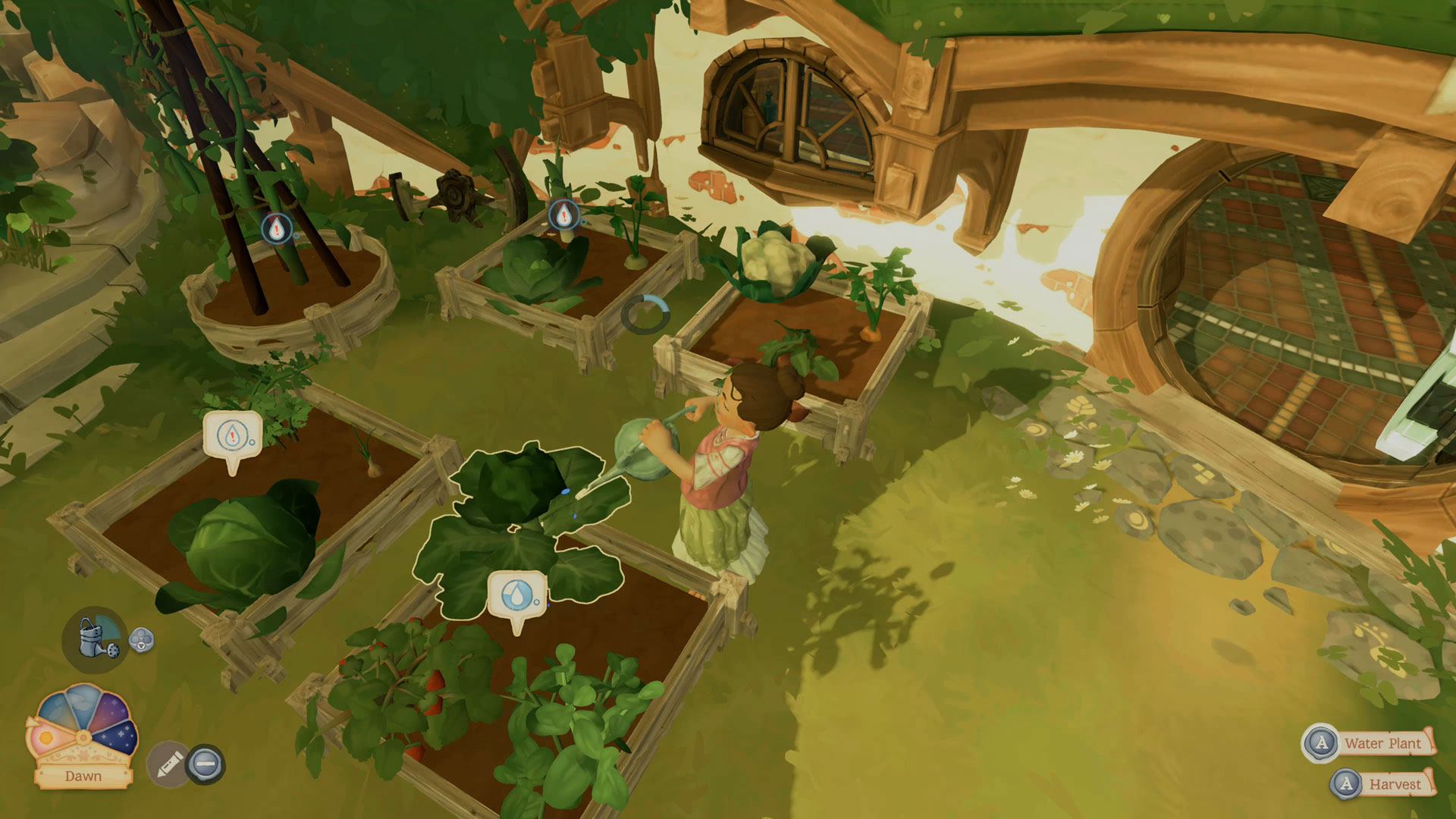
Task: Click the circular minus icon beside the pencil
Action: (x=206, y=764)
